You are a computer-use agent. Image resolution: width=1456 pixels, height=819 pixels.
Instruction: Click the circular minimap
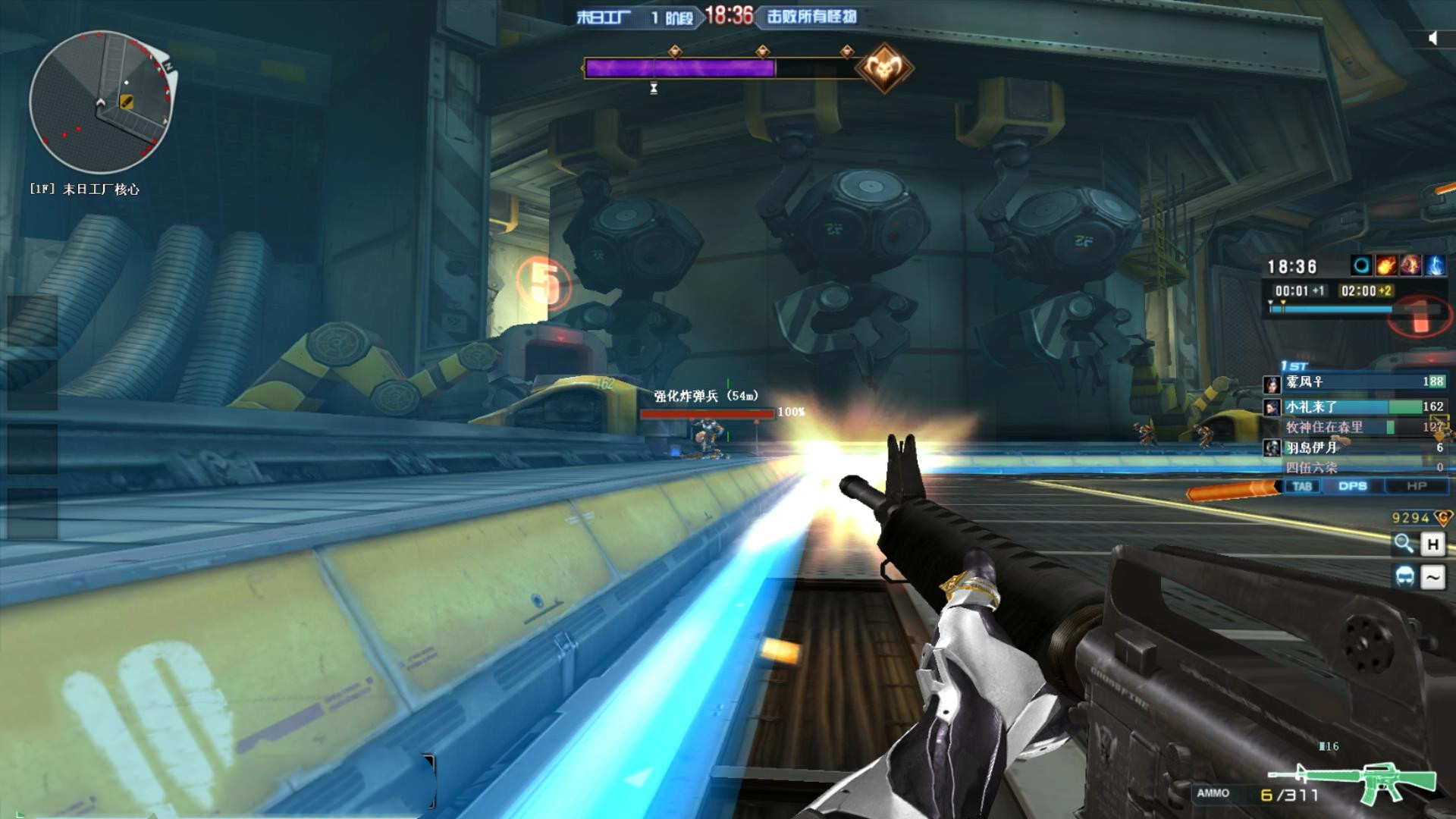click(x=101, y=102)
